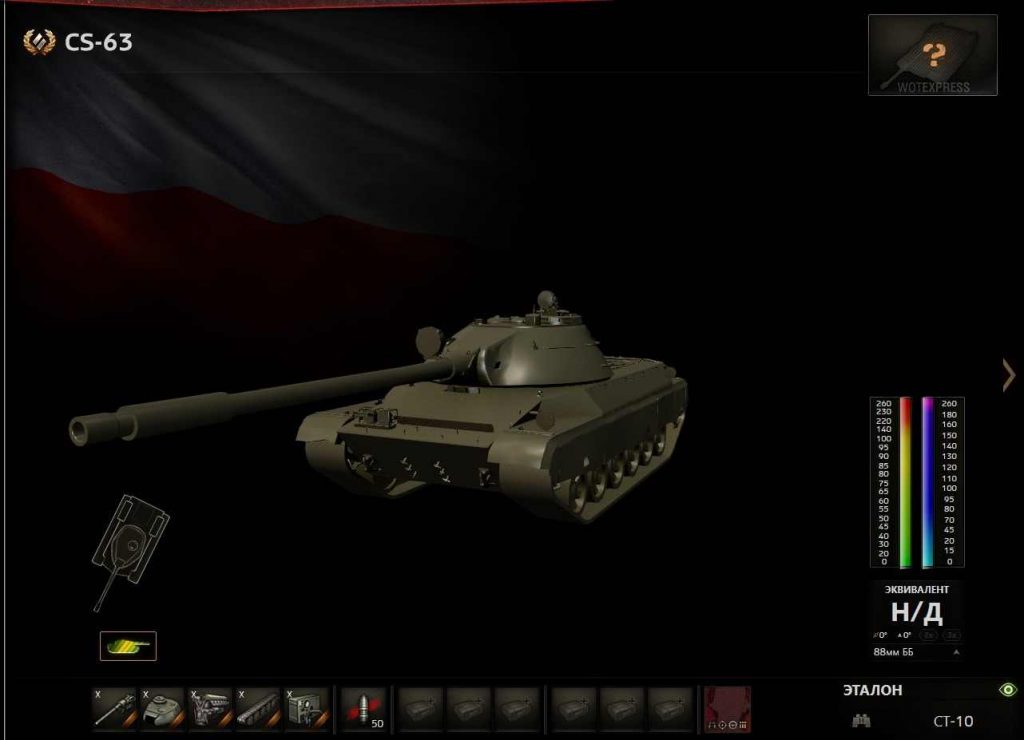Toggle the green eye visibility icon
Viewport: 1024px width, 740px height.
[x=1008, y=690]
